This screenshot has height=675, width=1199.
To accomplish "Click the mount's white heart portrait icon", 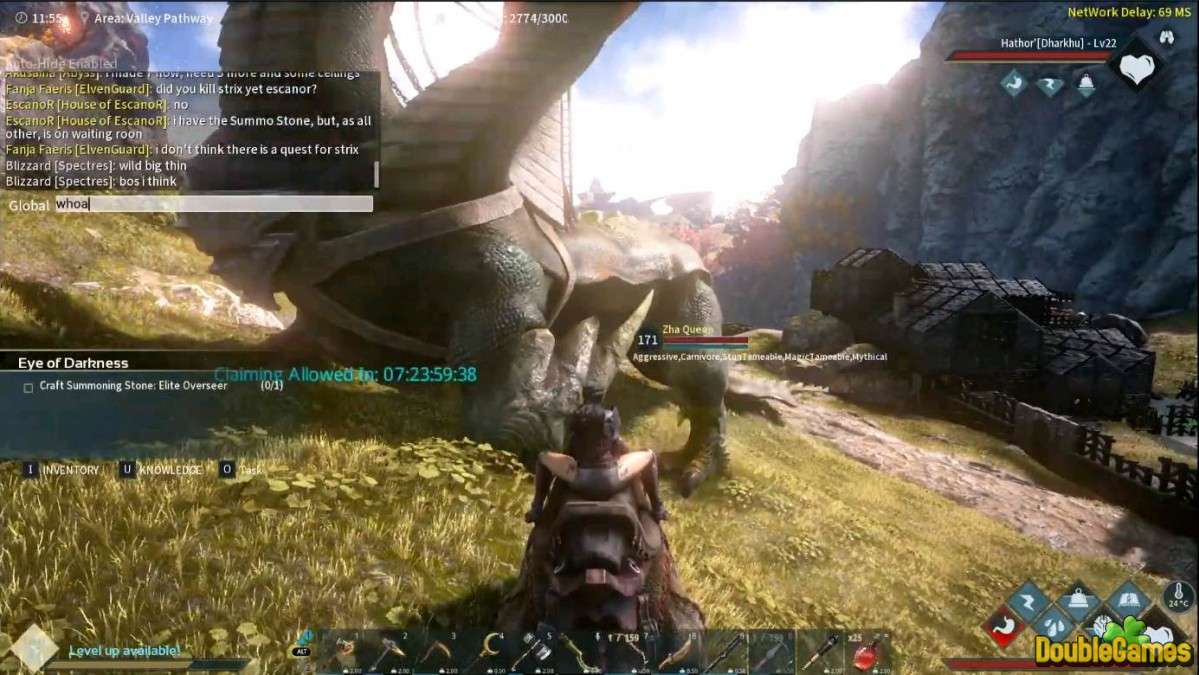I will [1135, 69].
